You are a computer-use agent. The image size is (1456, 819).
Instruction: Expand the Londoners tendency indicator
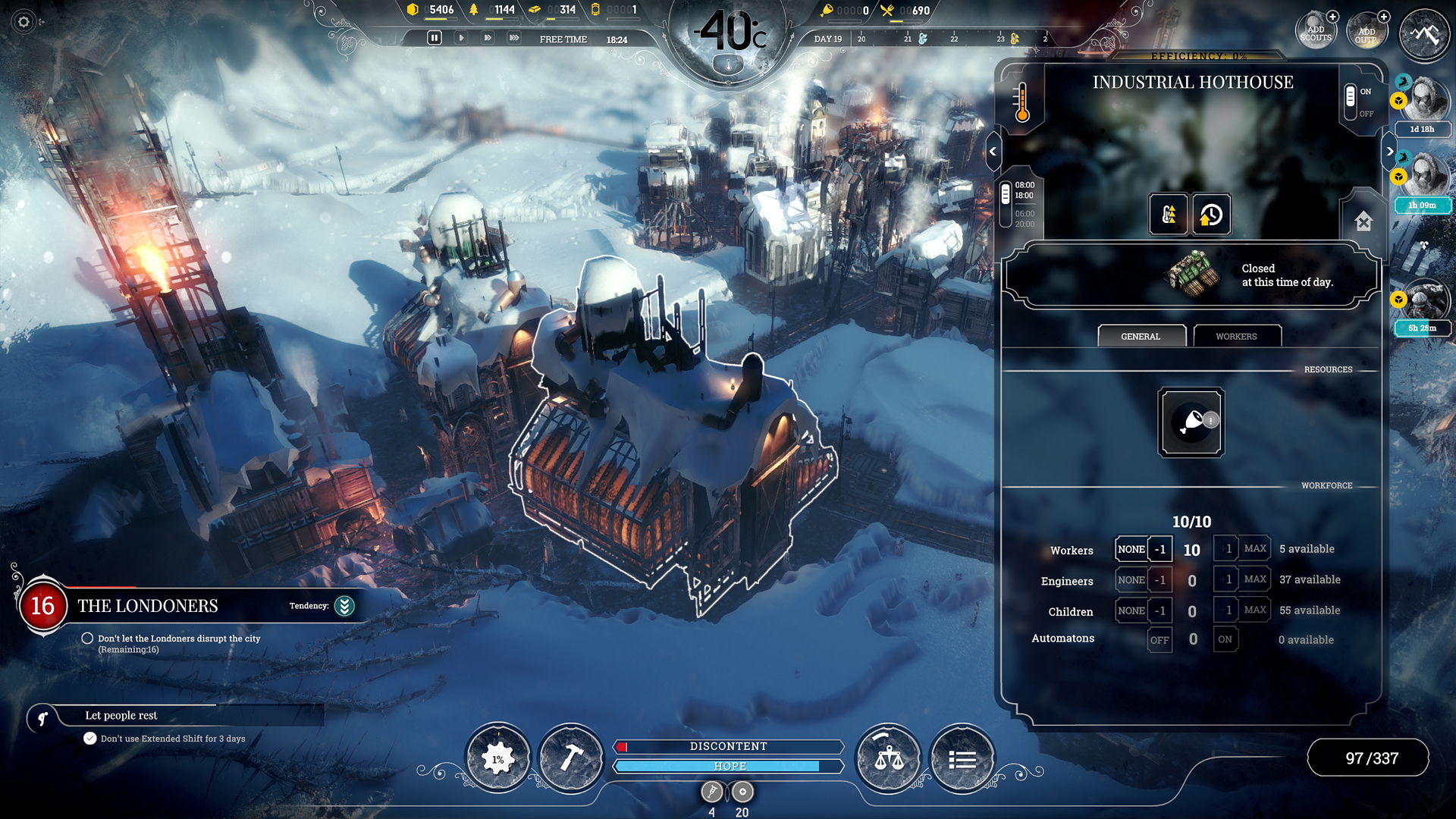[x=343, y=606]
